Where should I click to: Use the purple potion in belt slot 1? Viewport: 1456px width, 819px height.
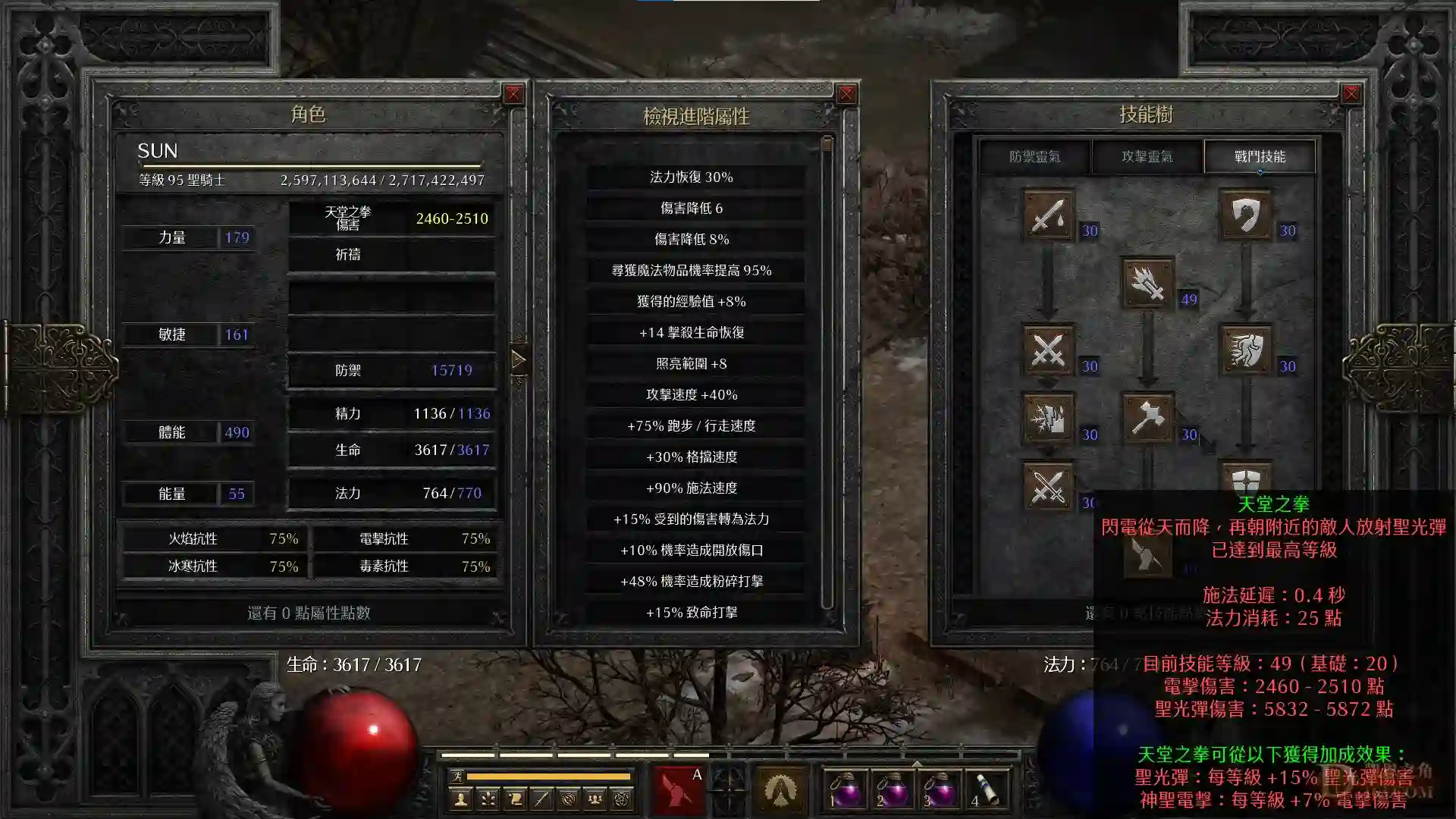point(846,789)
